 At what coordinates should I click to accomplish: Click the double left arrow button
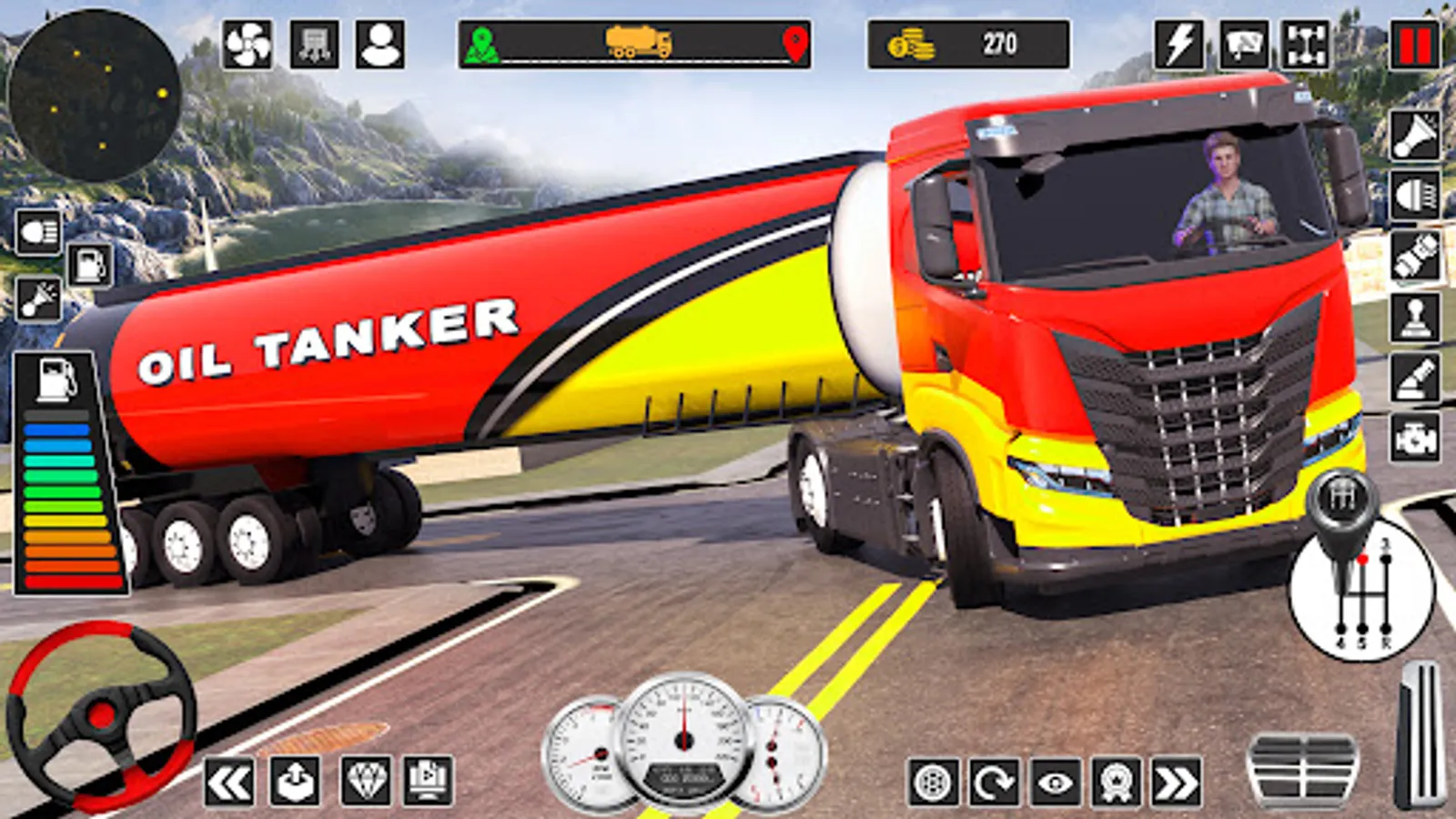[x=228, y=782]
